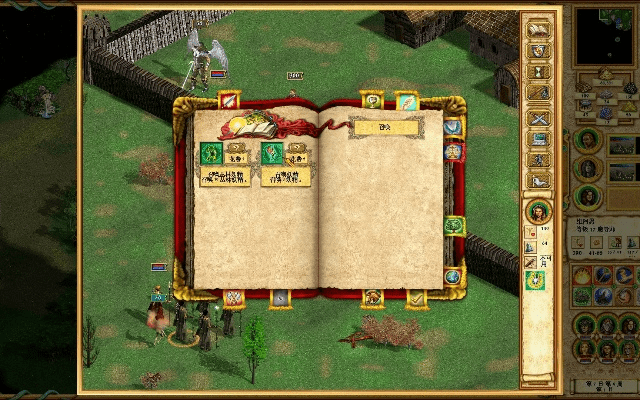Select the second green spell with staff
Screen dimensions: 640x400
click(272, 153)
